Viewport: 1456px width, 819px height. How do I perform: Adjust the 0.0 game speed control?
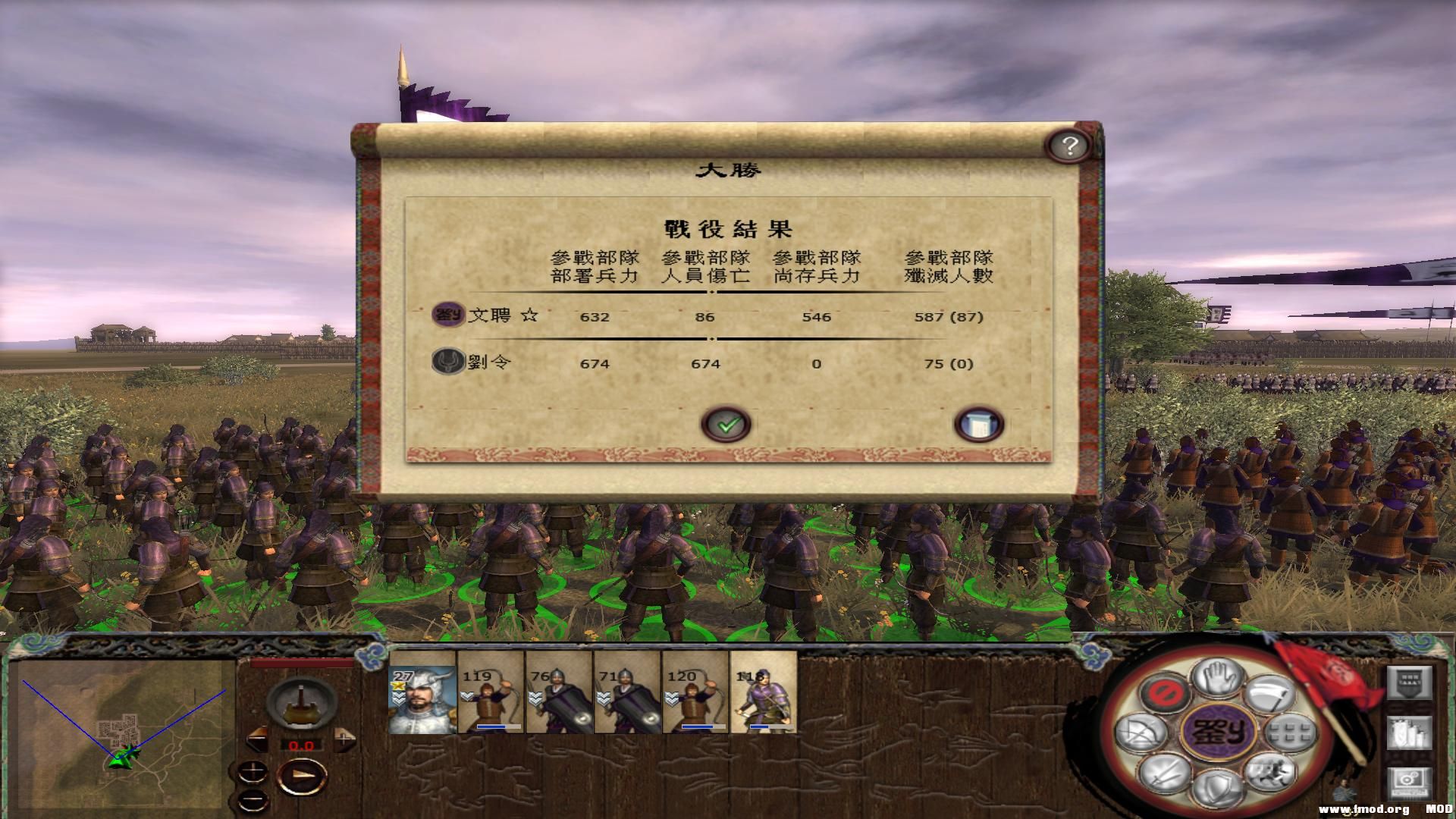point(303,744)
